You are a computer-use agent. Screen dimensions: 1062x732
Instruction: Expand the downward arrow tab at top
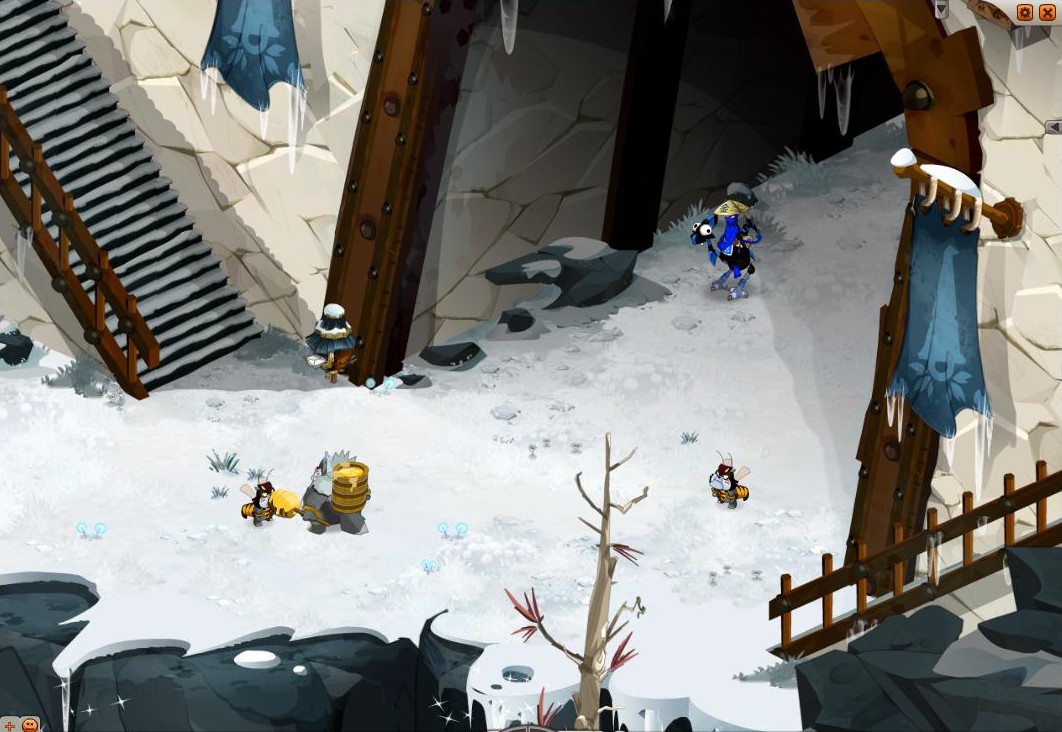pos(941,9)
